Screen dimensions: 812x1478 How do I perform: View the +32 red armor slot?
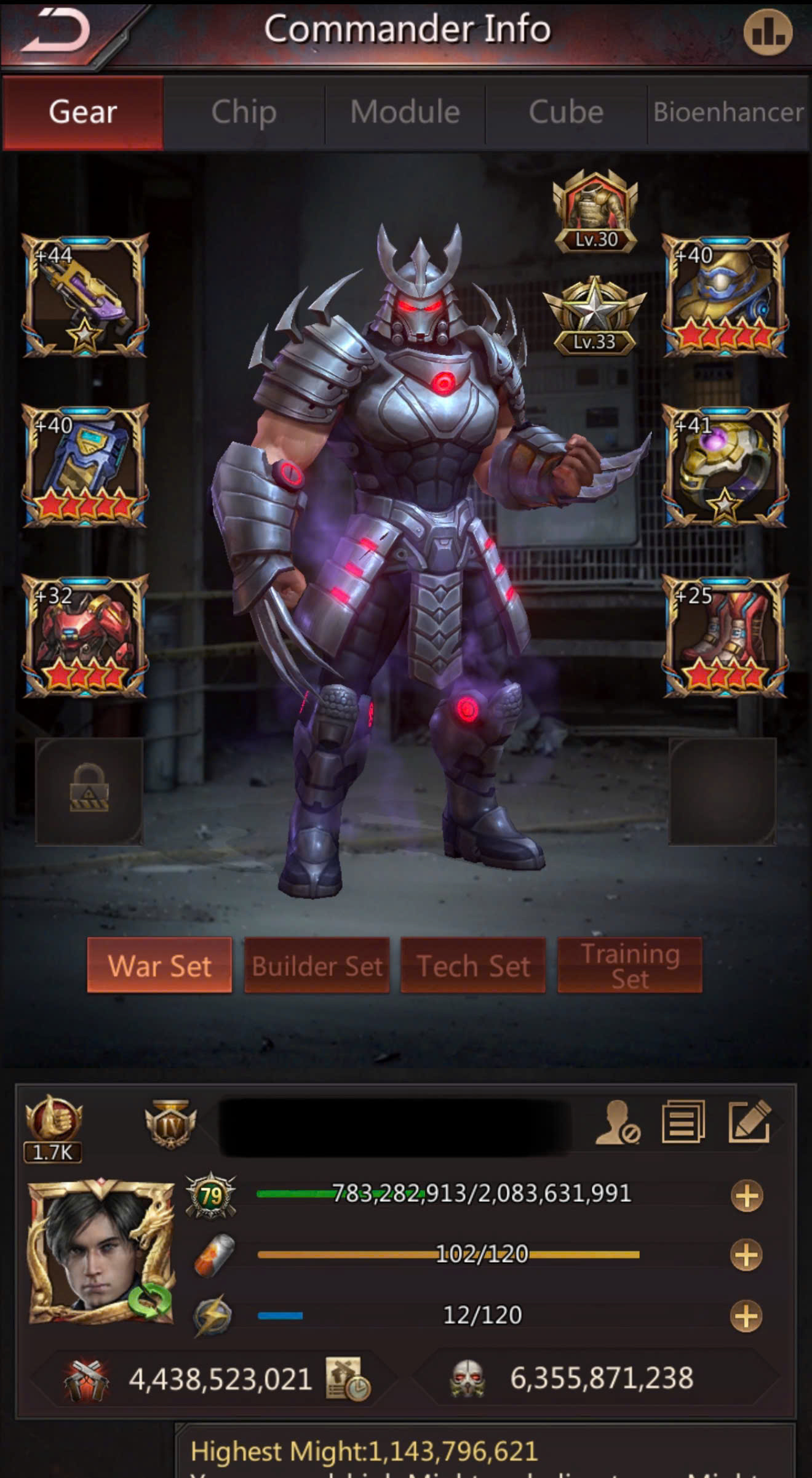(x=85, y=636)
